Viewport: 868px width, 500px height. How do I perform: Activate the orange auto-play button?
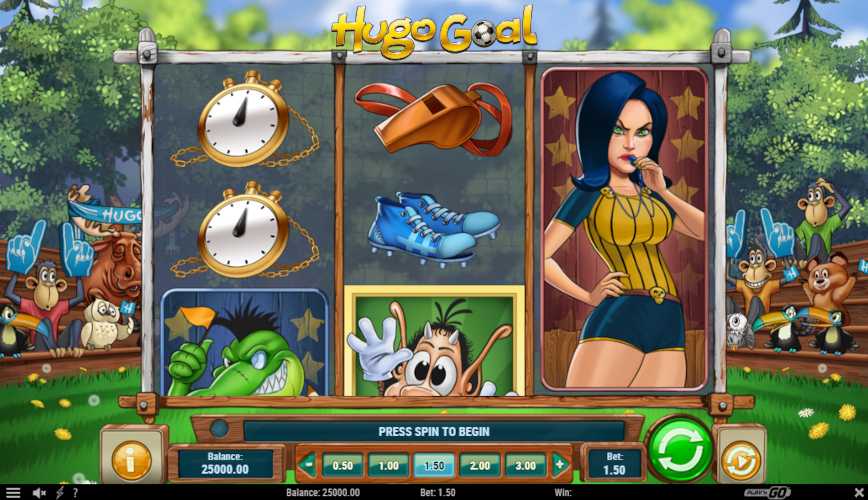click(x=741, y=459)
